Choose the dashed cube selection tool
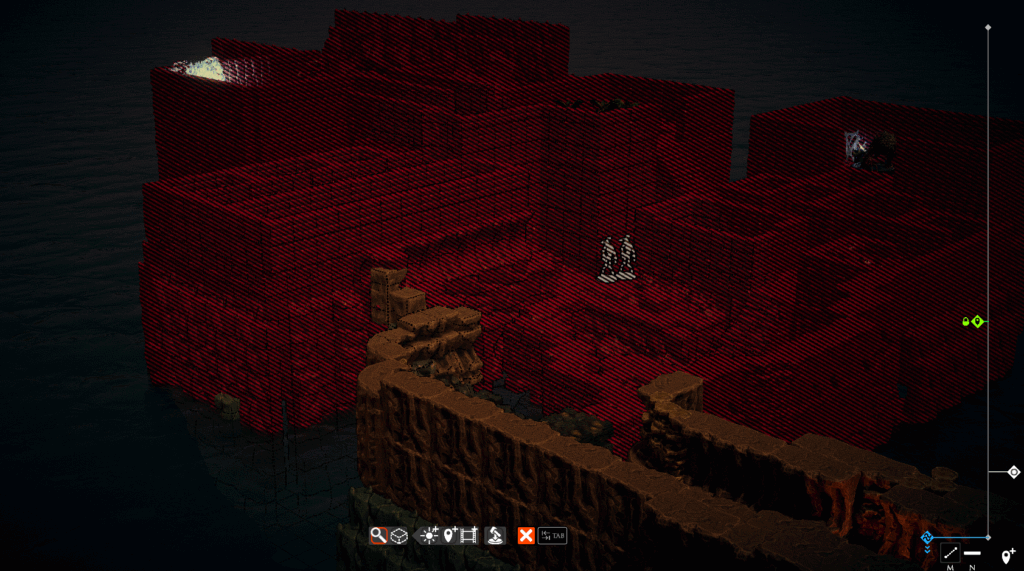 (x=398, y=536)
